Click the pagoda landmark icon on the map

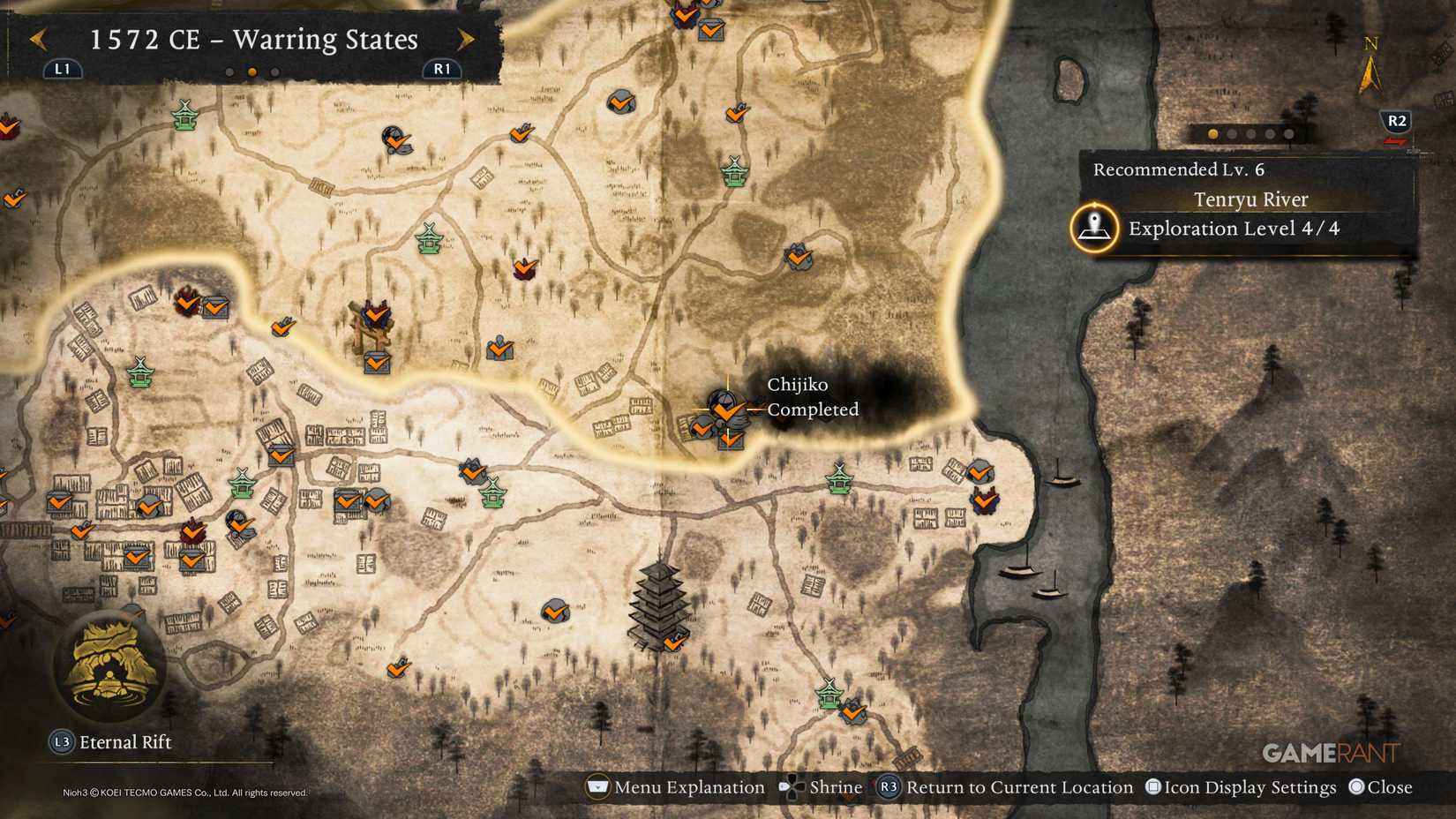point(657,605)
